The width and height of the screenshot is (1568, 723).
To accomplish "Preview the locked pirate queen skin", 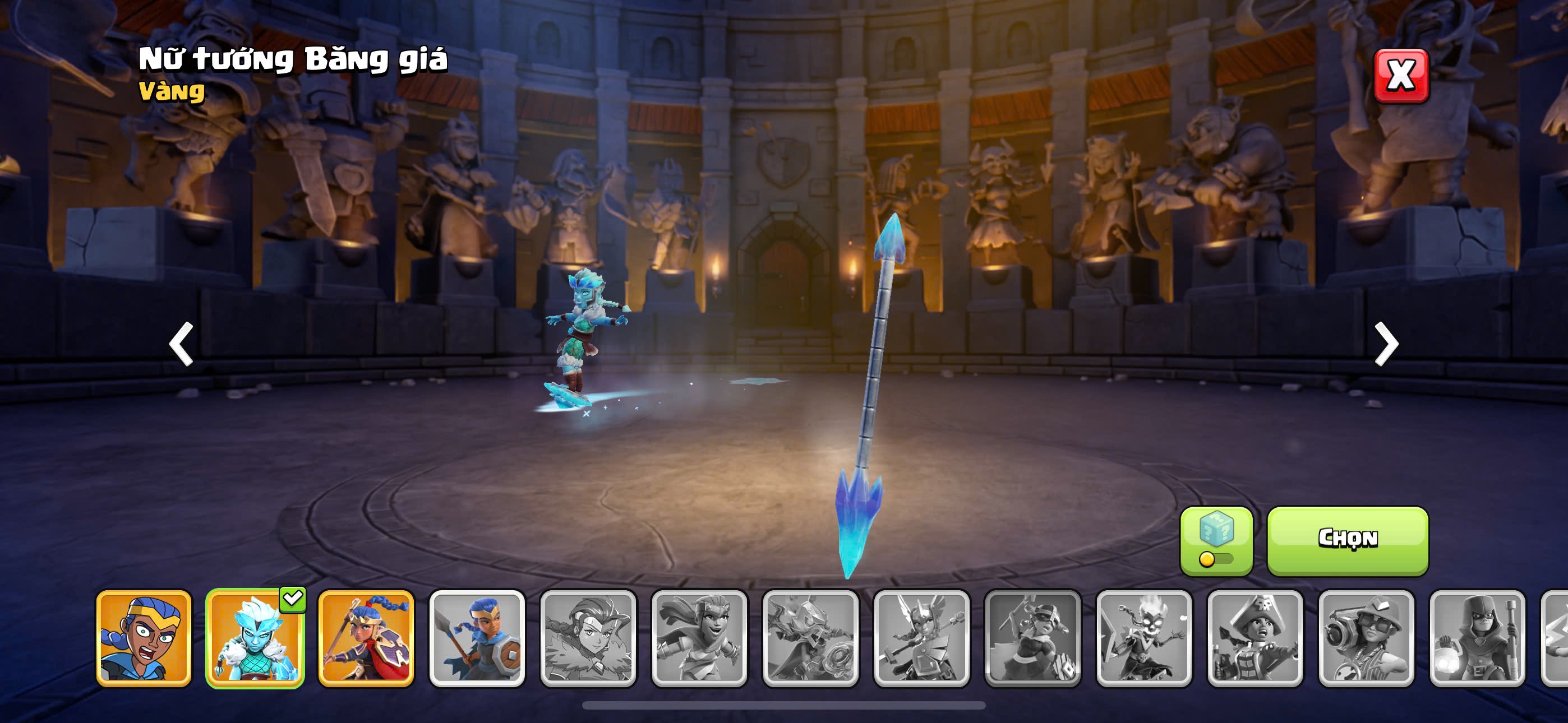I will point(1255,638).
